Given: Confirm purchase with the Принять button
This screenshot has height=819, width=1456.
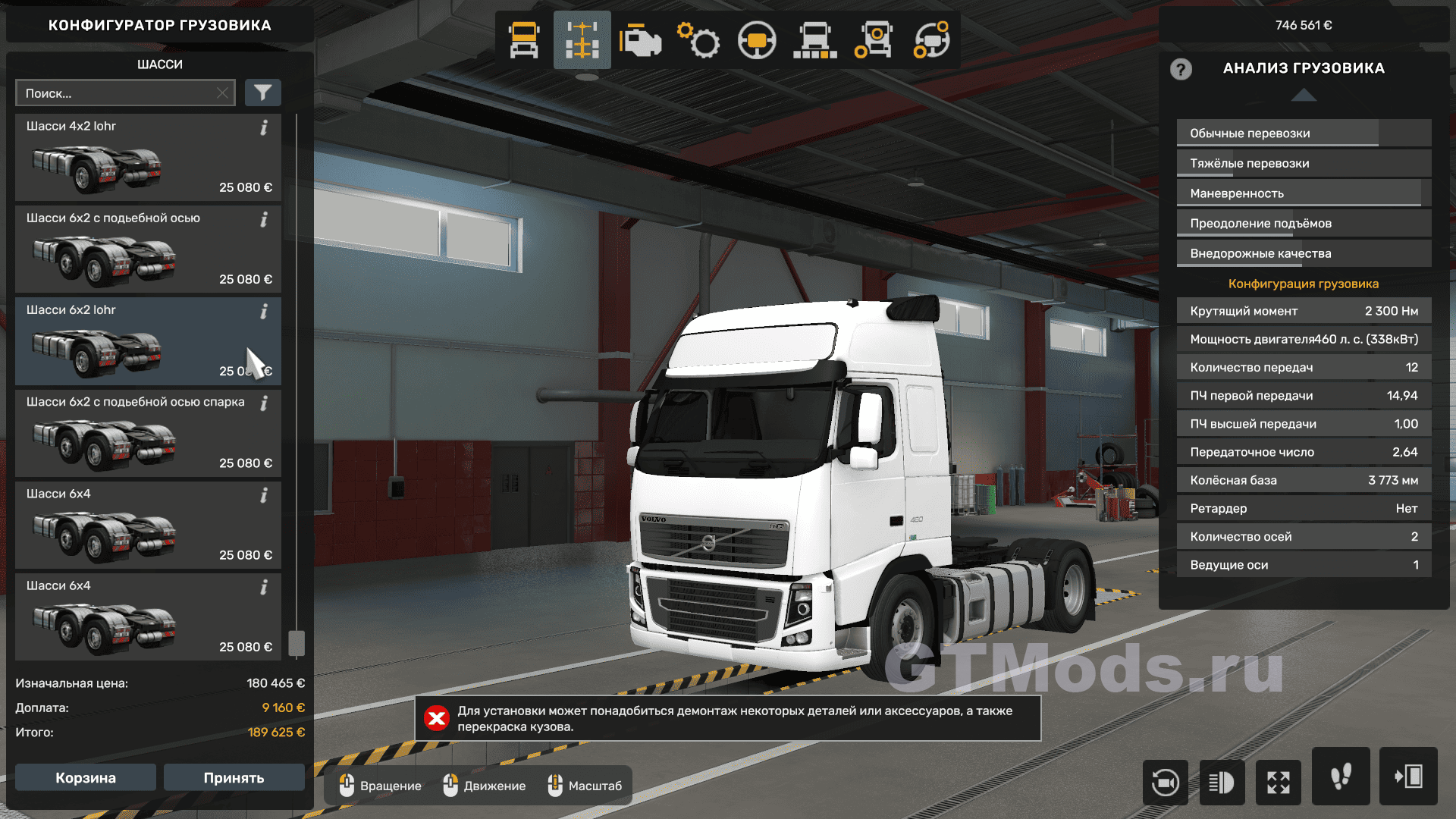Looking at the screenshot, I should click(x=234, y=777).
